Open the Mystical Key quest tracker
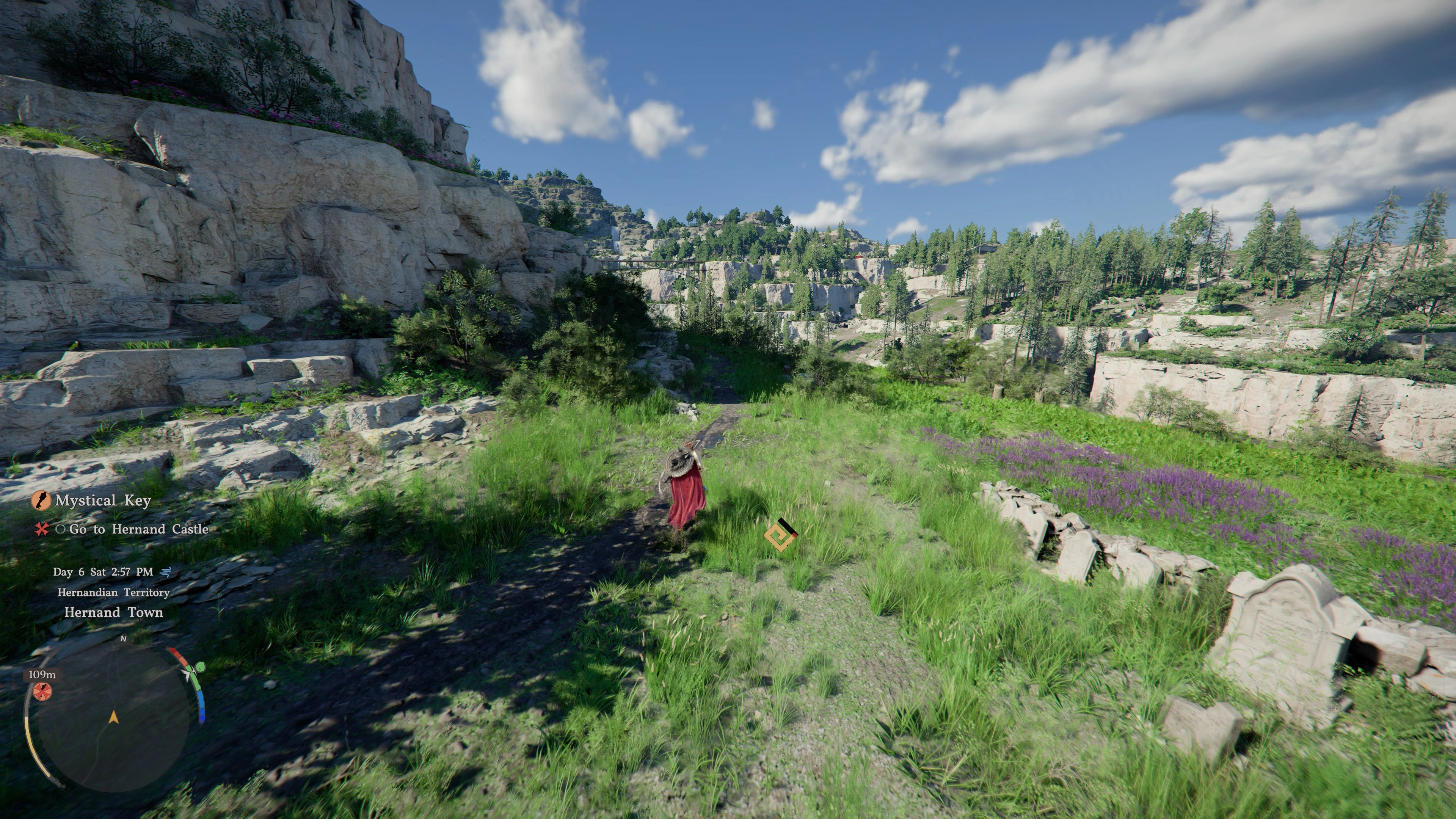The width and height of the screenshot is (1456, 819). coord(103,501)
